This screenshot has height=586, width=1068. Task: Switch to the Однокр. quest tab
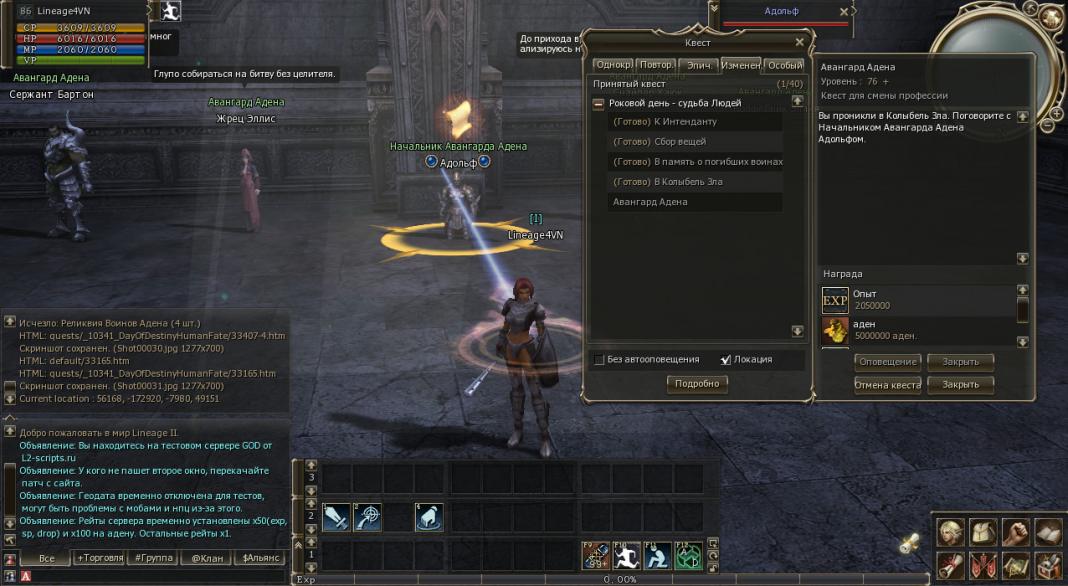click(x=612, y=65)
